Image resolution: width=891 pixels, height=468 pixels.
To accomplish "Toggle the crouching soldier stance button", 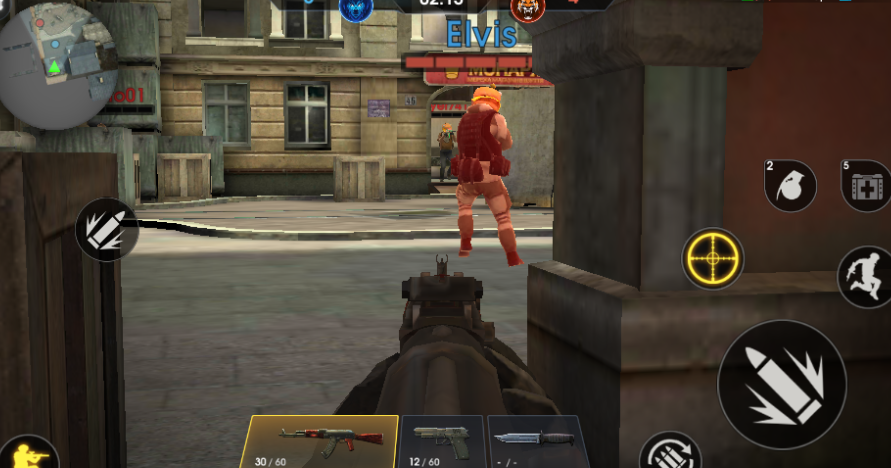I will tap(28, 454).
